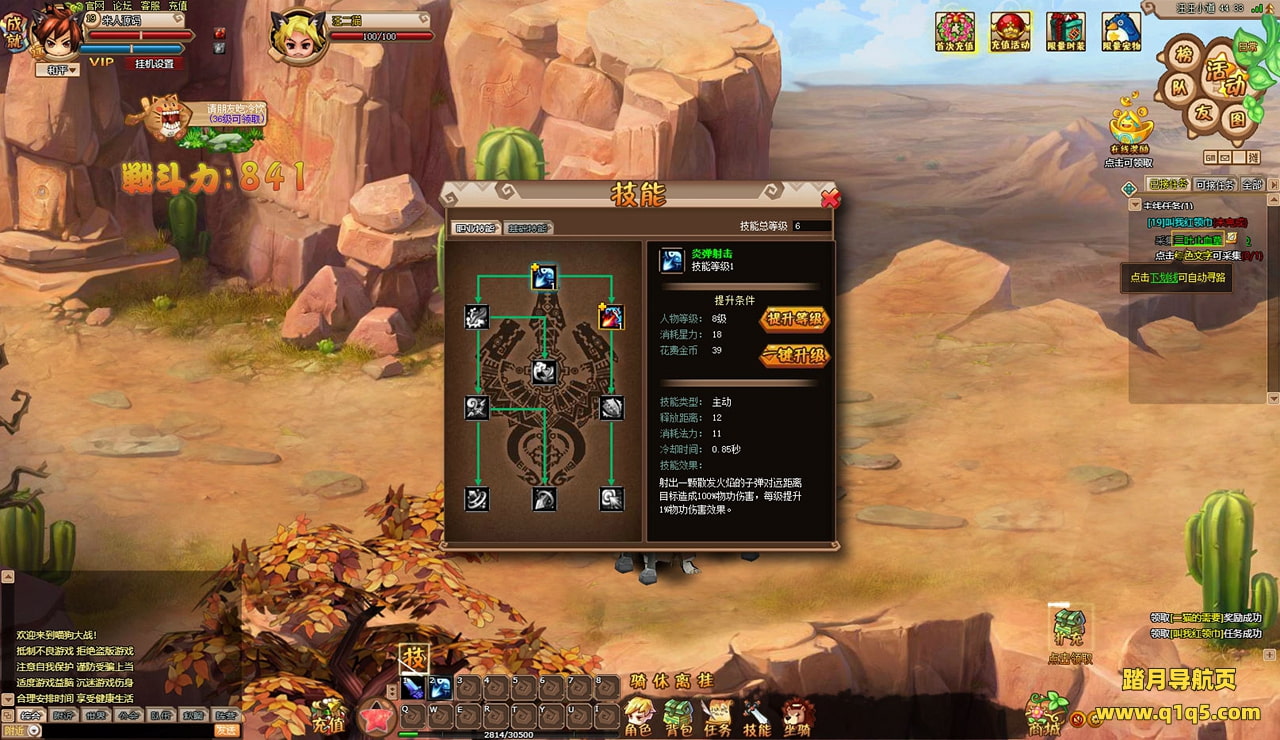Image resolution: width=1280 pixels, height=740 pixels.
Task: Click the 挂机设置 auto-battle settings button
Action: pyautogui.click(x=155, y=63)
